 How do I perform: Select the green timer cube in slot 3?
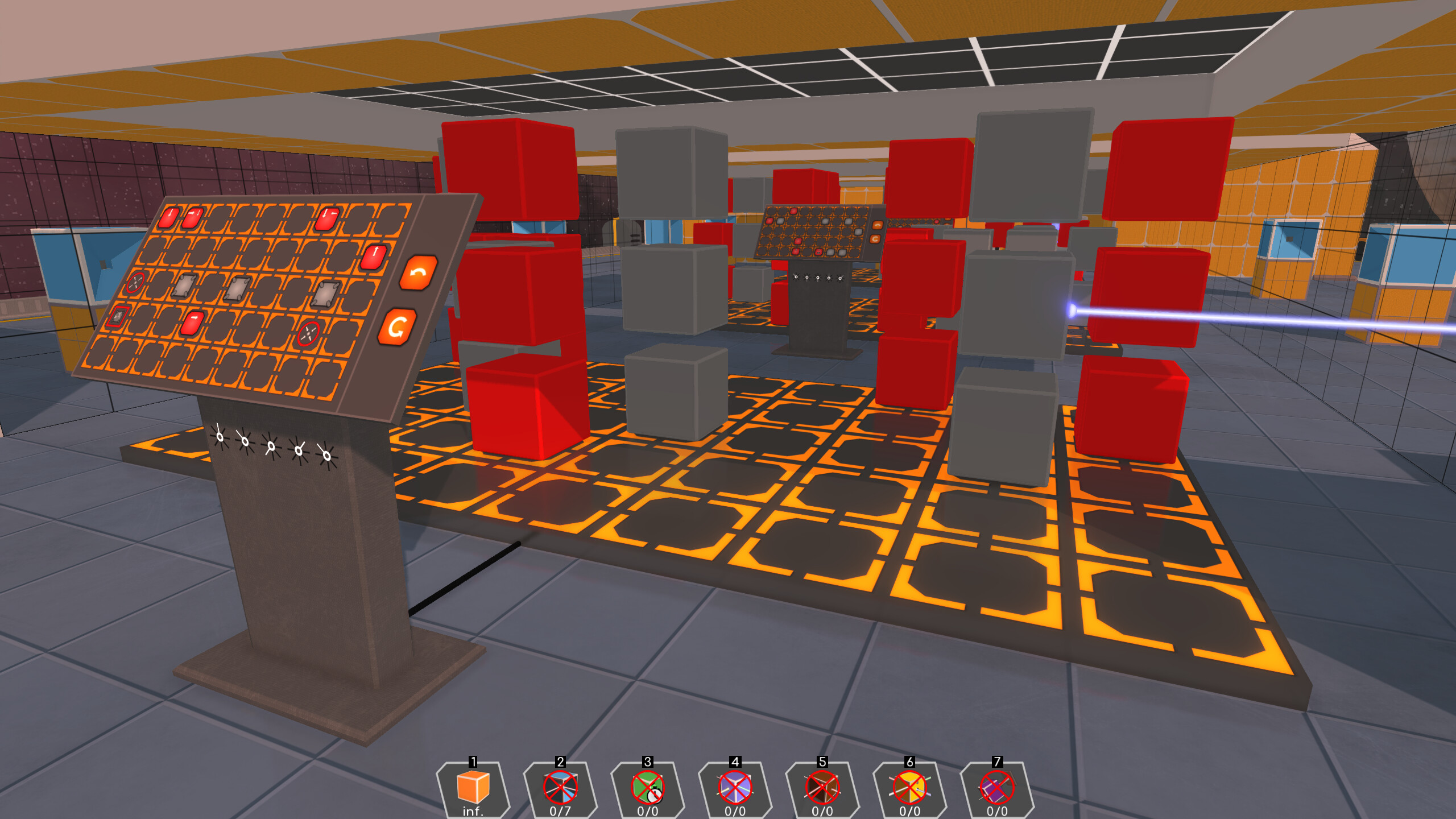coord(648,788)
